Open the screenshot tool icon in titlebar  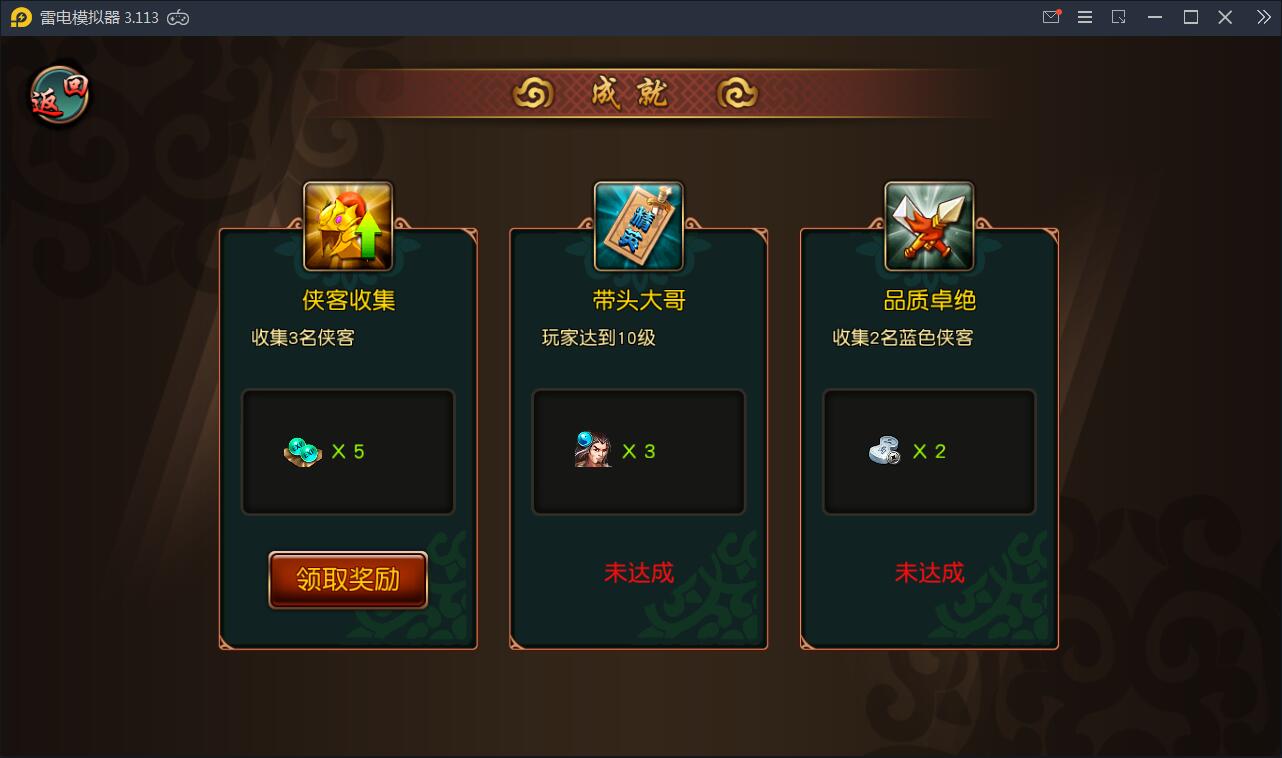point(1120,17)
